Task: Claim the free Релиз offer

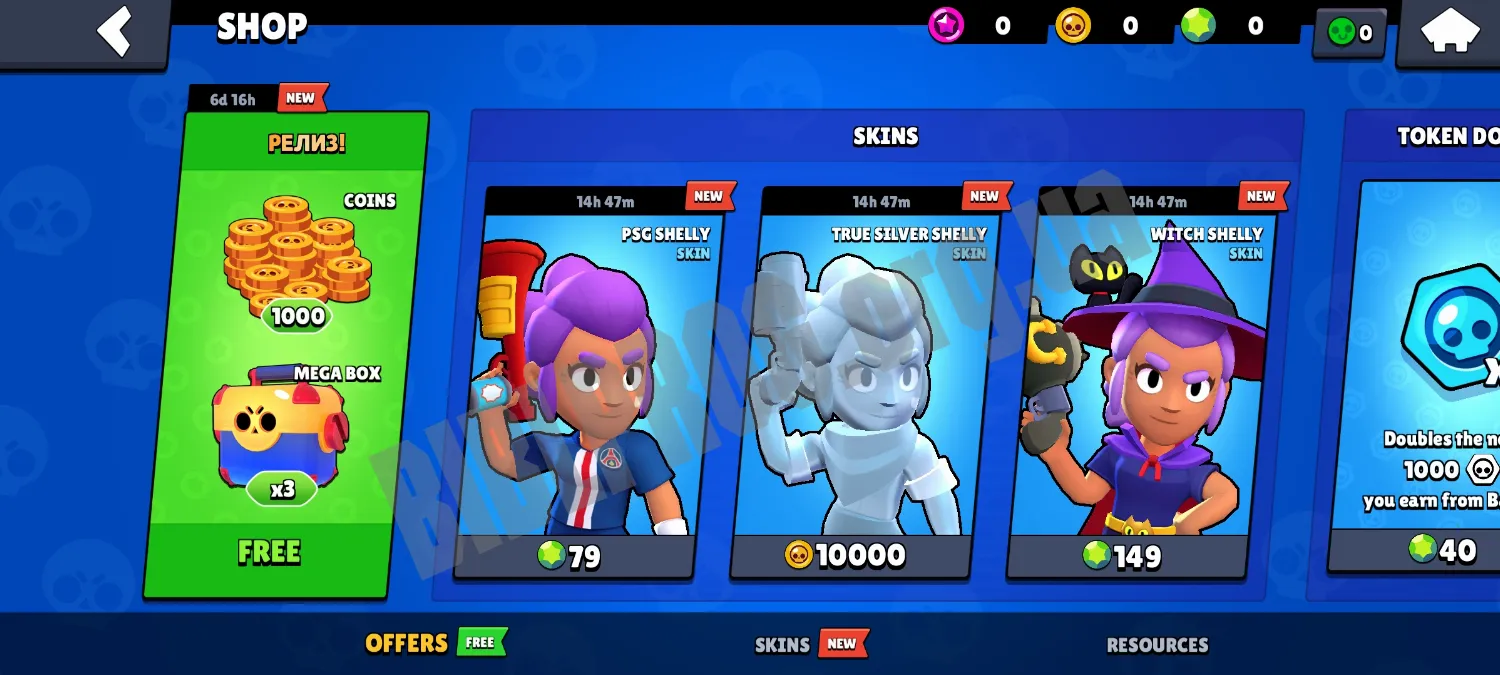Action: pyautogui.click(x=270, y=552)
